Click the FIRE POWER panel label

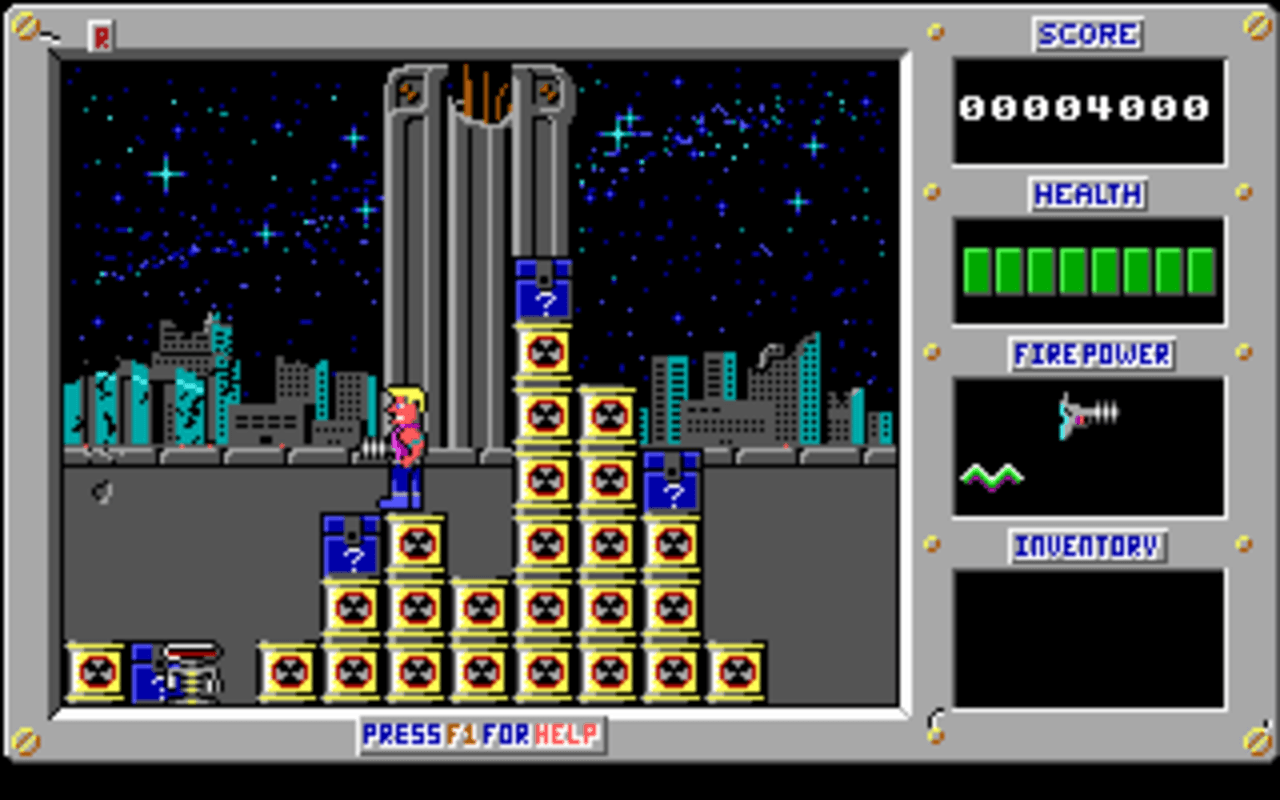coord(1090,353)
